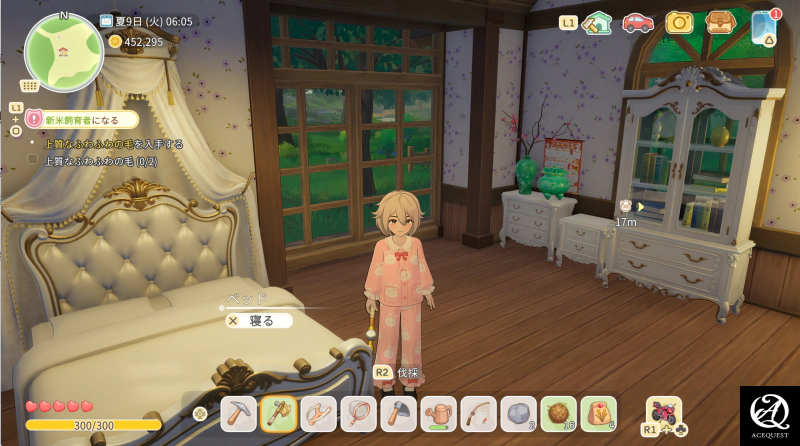Open the smartphone with notification badge
The width and height of the screenshot is (800, 446).
[764, 26]
